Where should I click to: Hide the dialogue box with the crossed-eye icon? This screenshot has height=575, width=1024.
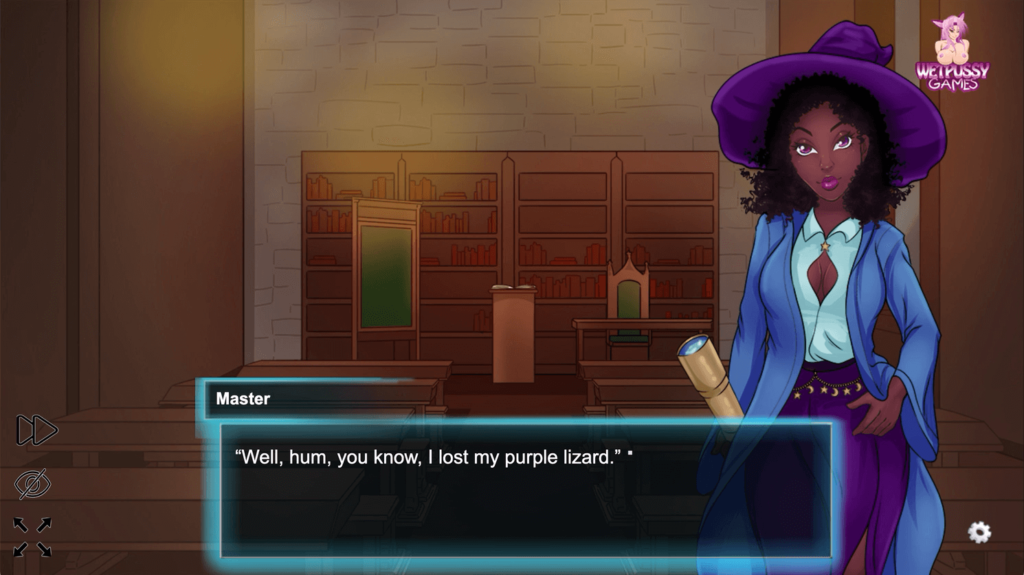coord(33,484)
